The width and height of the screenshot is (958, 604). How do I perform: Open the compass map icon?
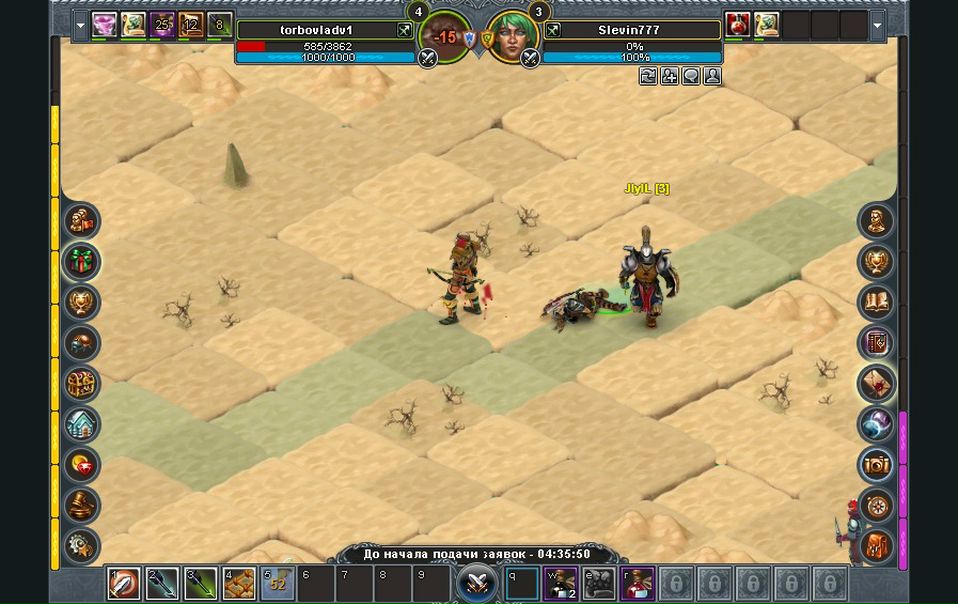(x=877, y=506)
